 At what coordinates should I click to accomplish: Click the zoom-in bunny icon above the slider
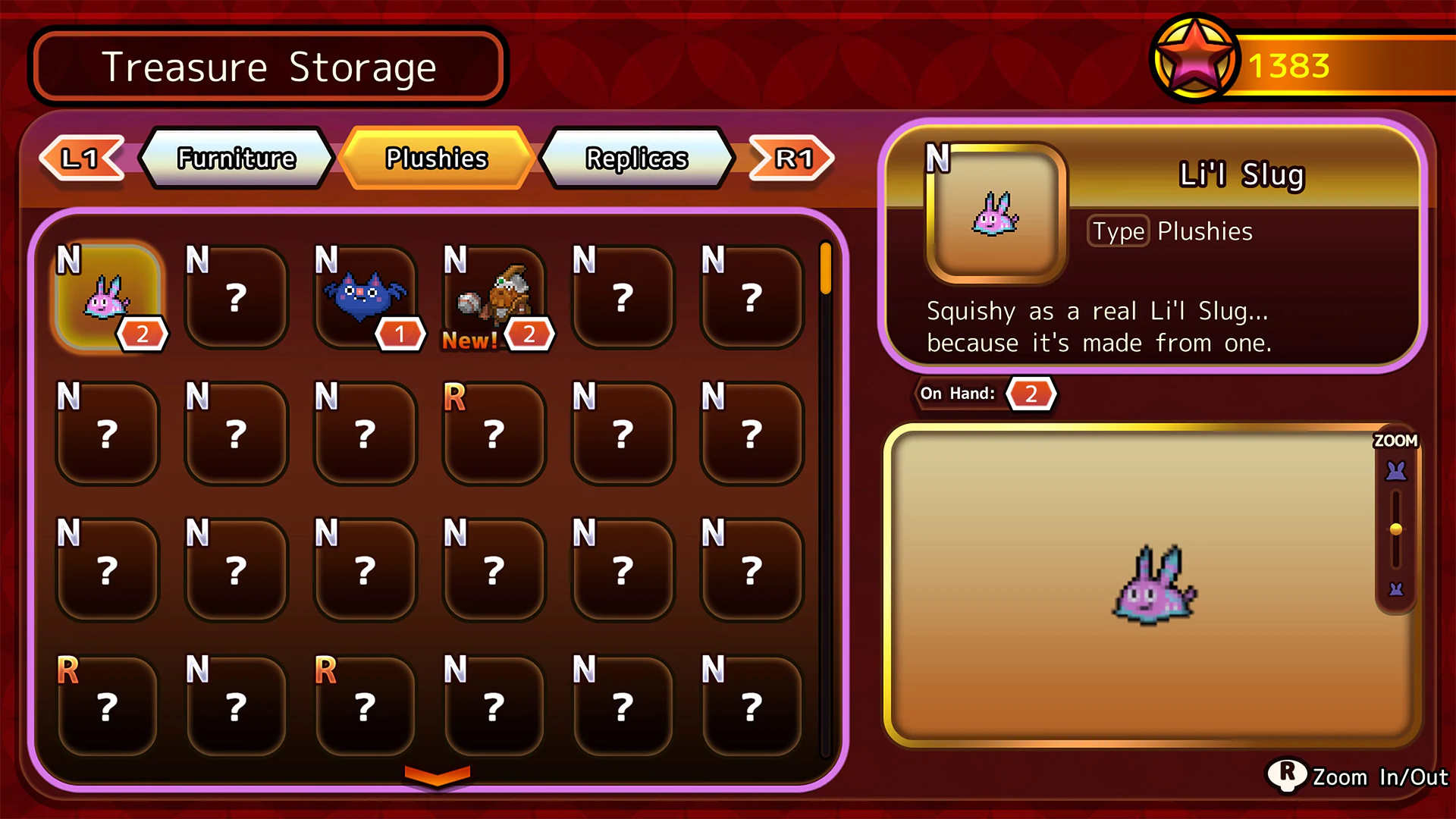(x=1397, y=470)
